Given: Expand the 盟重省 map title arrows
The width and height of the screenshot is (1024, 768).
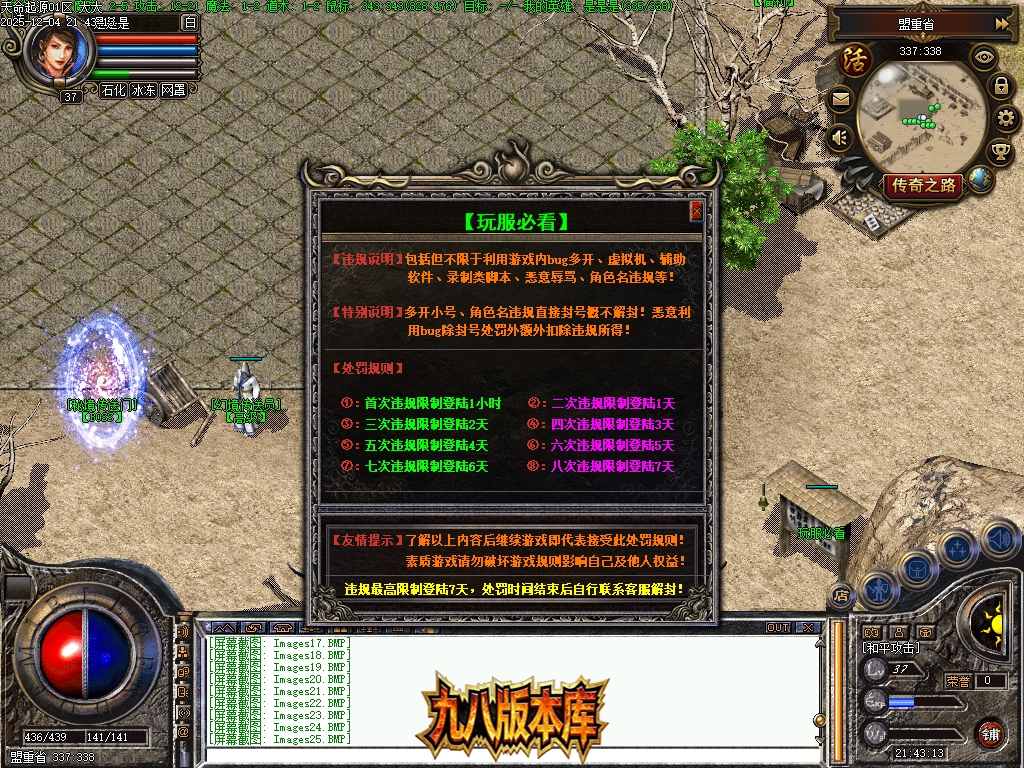Looking at the screenshot, I should coord(1002,23).
